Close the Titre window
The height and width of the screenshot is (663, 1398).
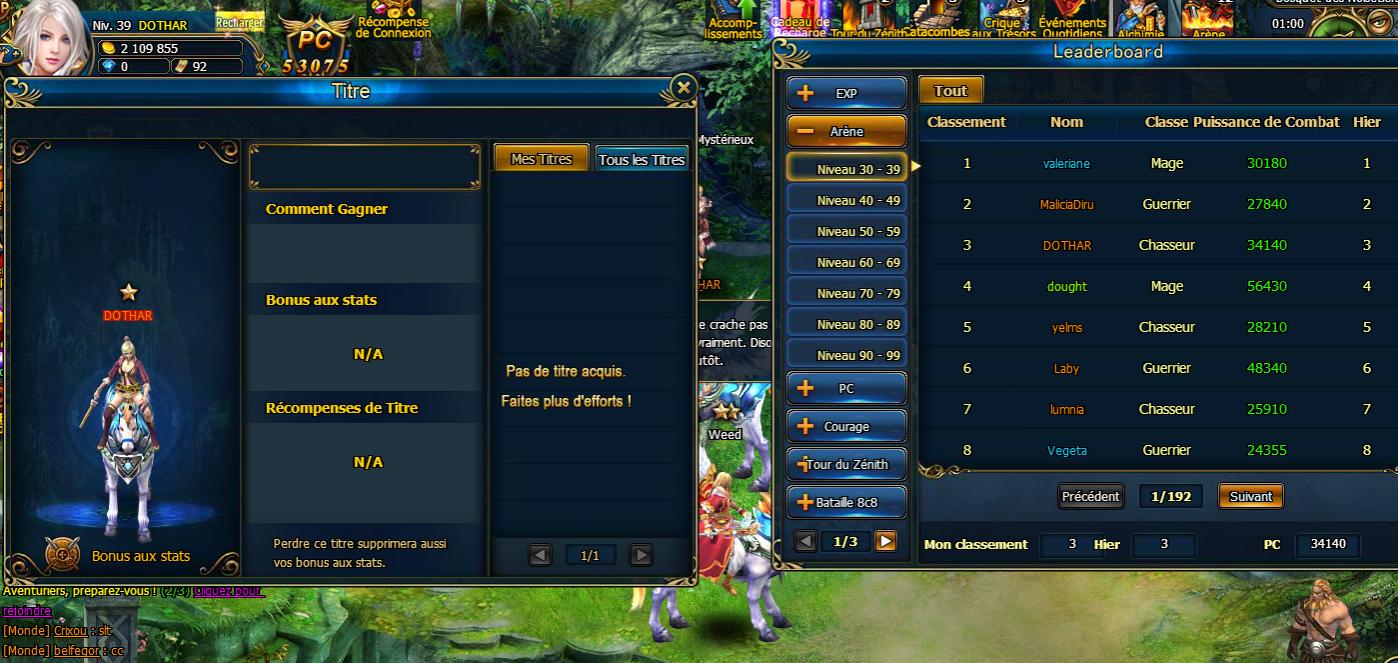684,88
